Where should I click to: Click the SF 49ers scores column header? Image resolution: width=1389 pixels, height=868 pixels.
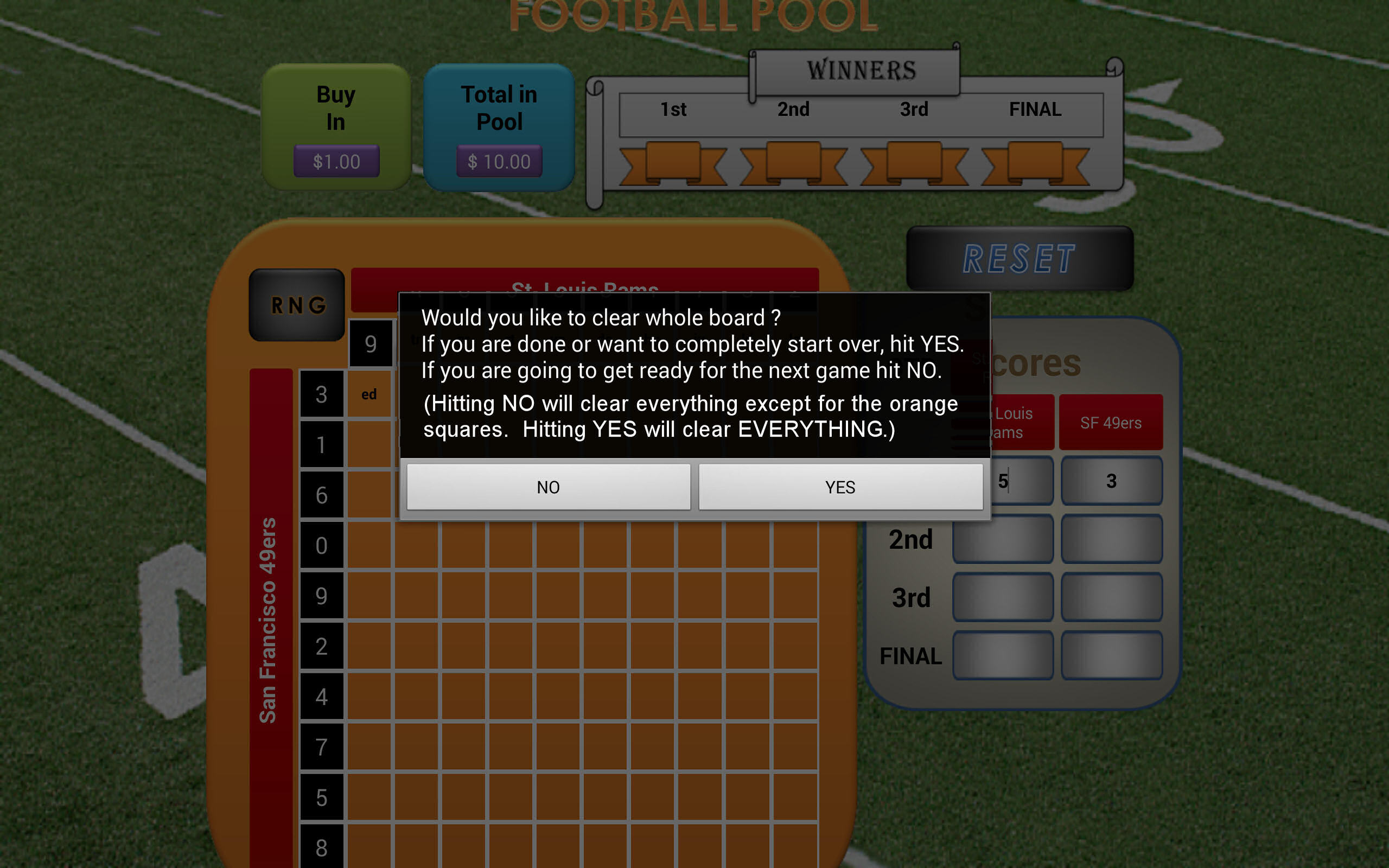1112,422
